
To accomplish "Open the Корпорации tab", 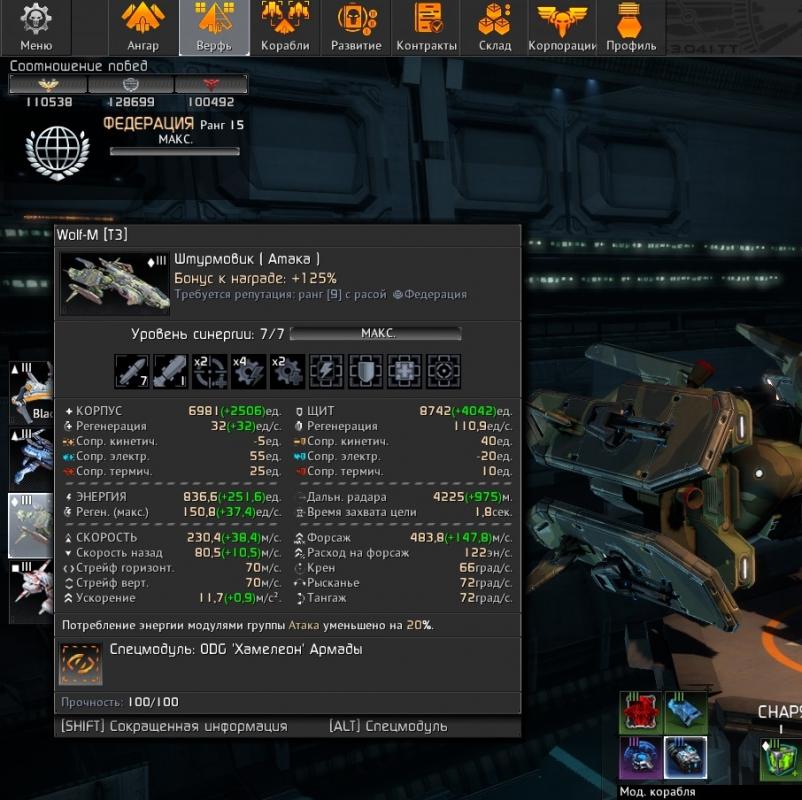I will [562, 27].
